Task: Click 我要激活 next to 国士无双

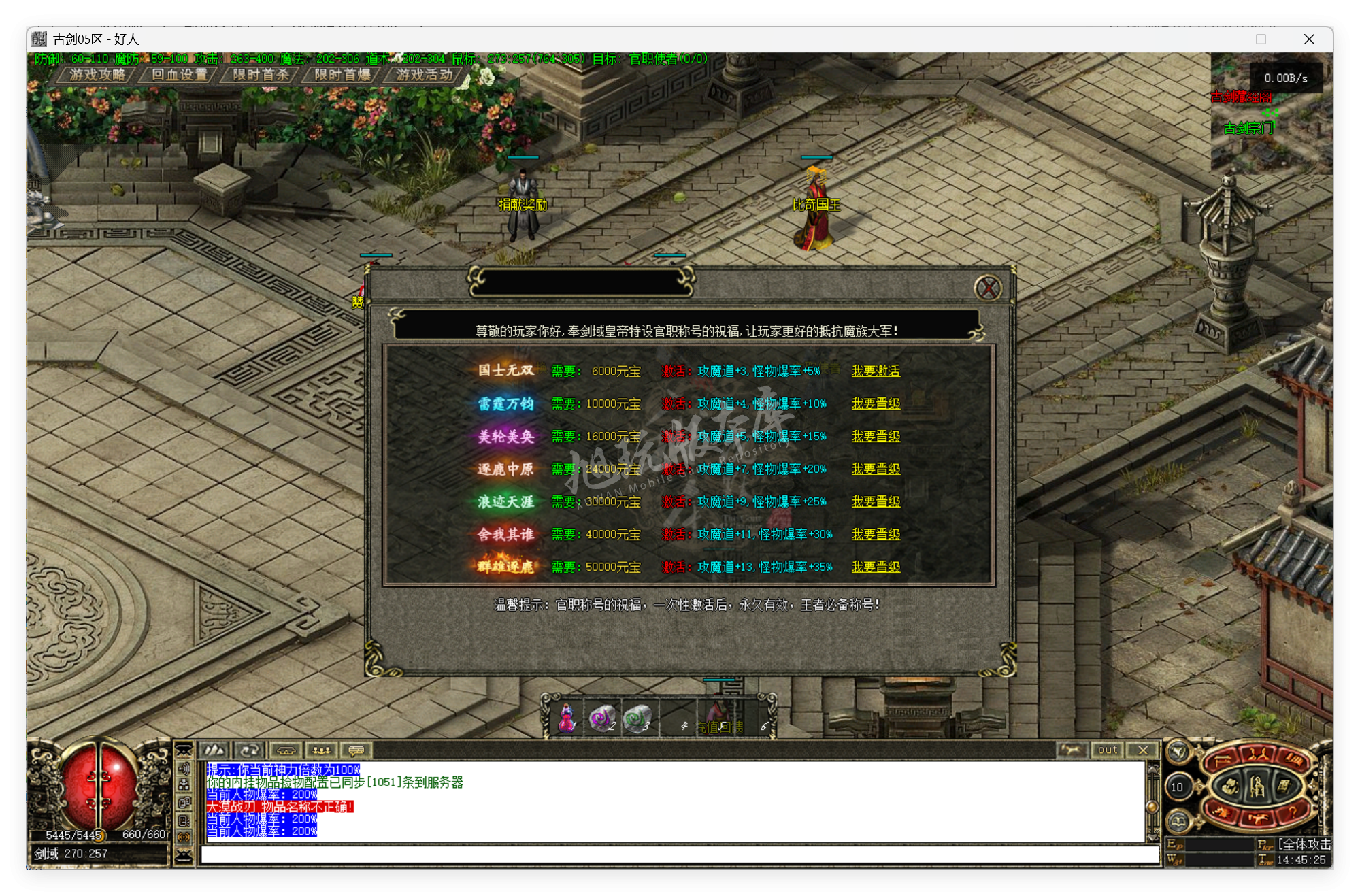Action: 876,371
